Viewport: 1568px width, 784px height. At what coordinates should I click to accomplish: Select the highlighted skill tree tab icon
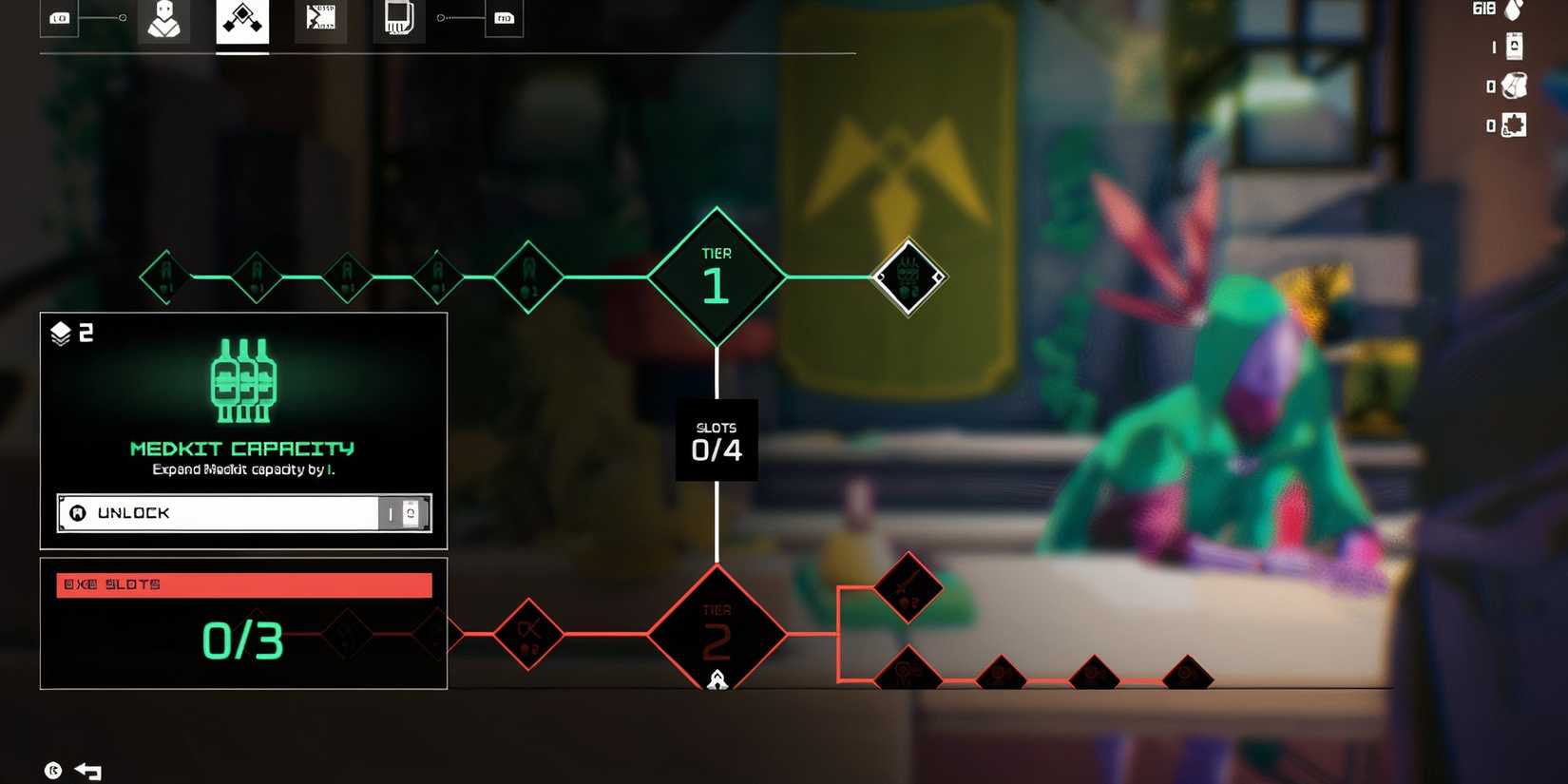click(x=242, y=19)
